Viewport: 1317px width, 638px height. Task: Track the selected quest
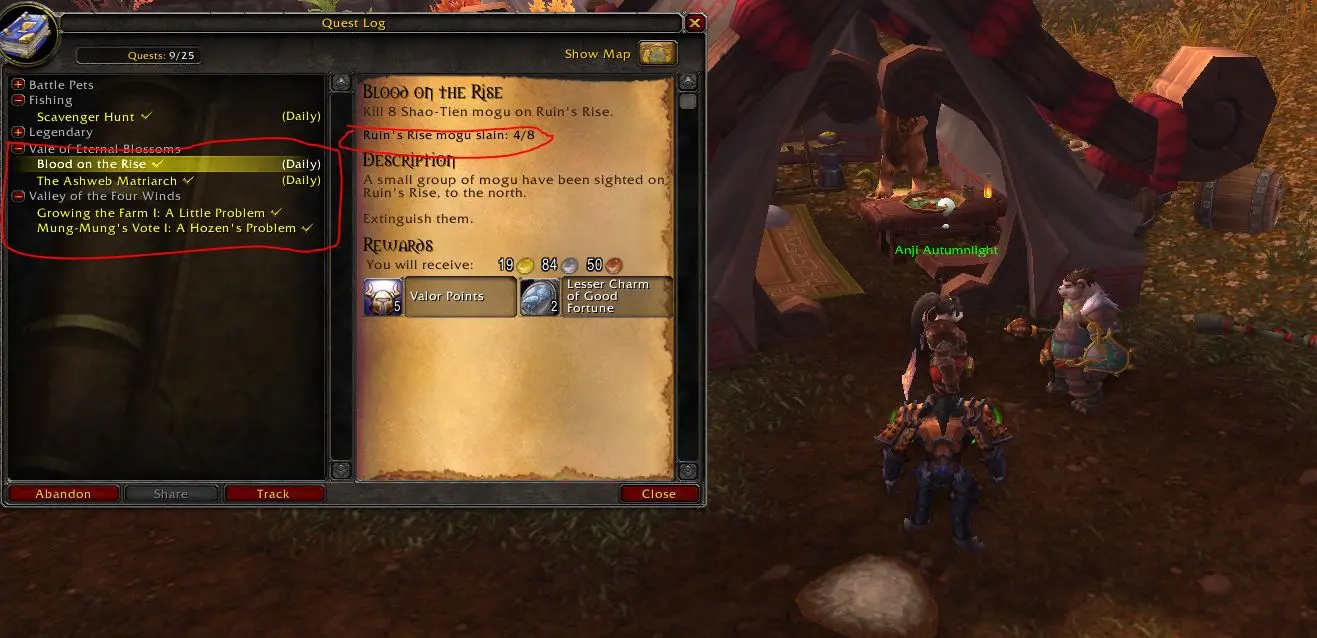point(273,493)
